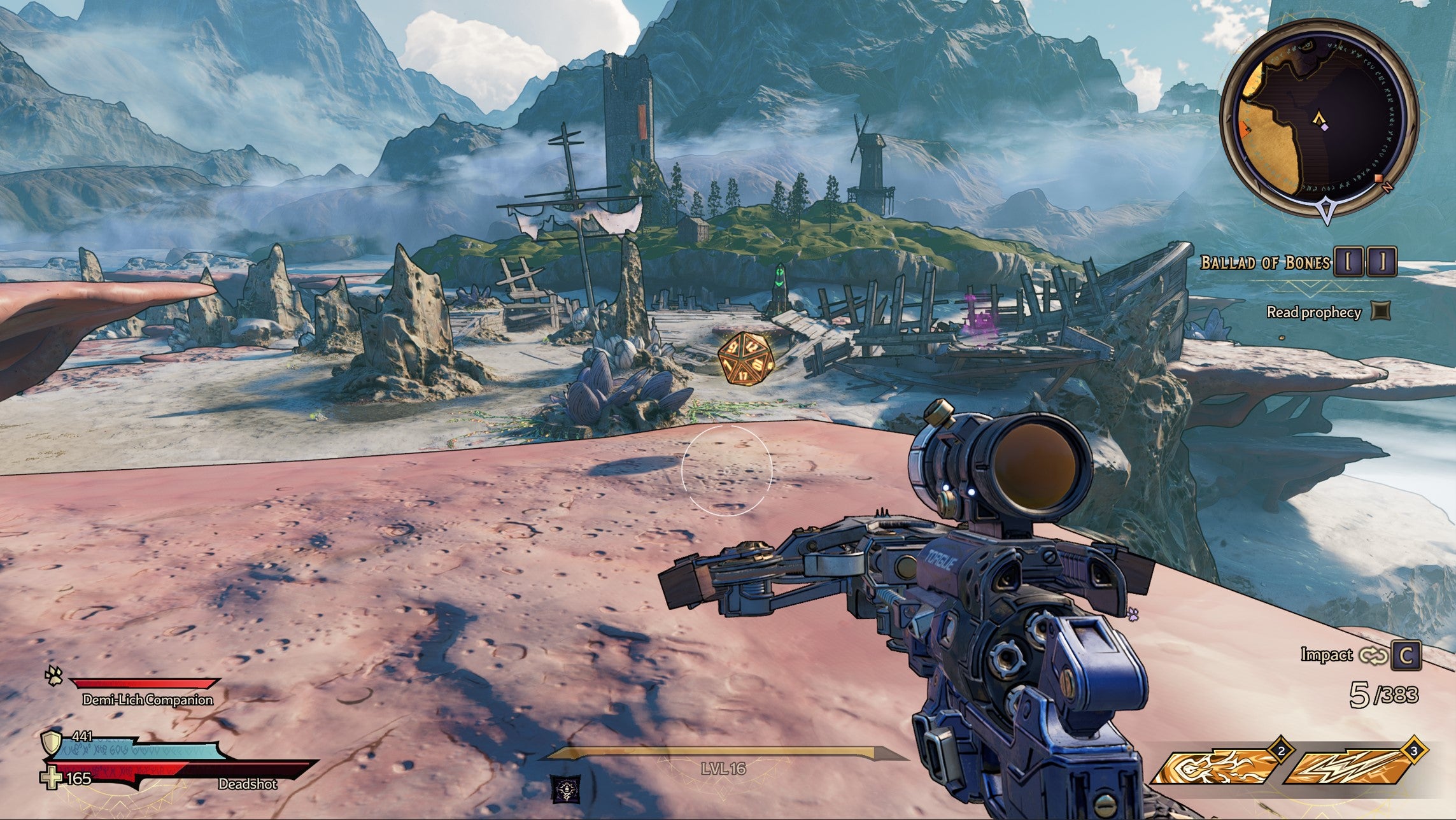Click the ward shield icon
Image resolution: width=1456 pixels, height=820 pixels.
pos(50,742)
